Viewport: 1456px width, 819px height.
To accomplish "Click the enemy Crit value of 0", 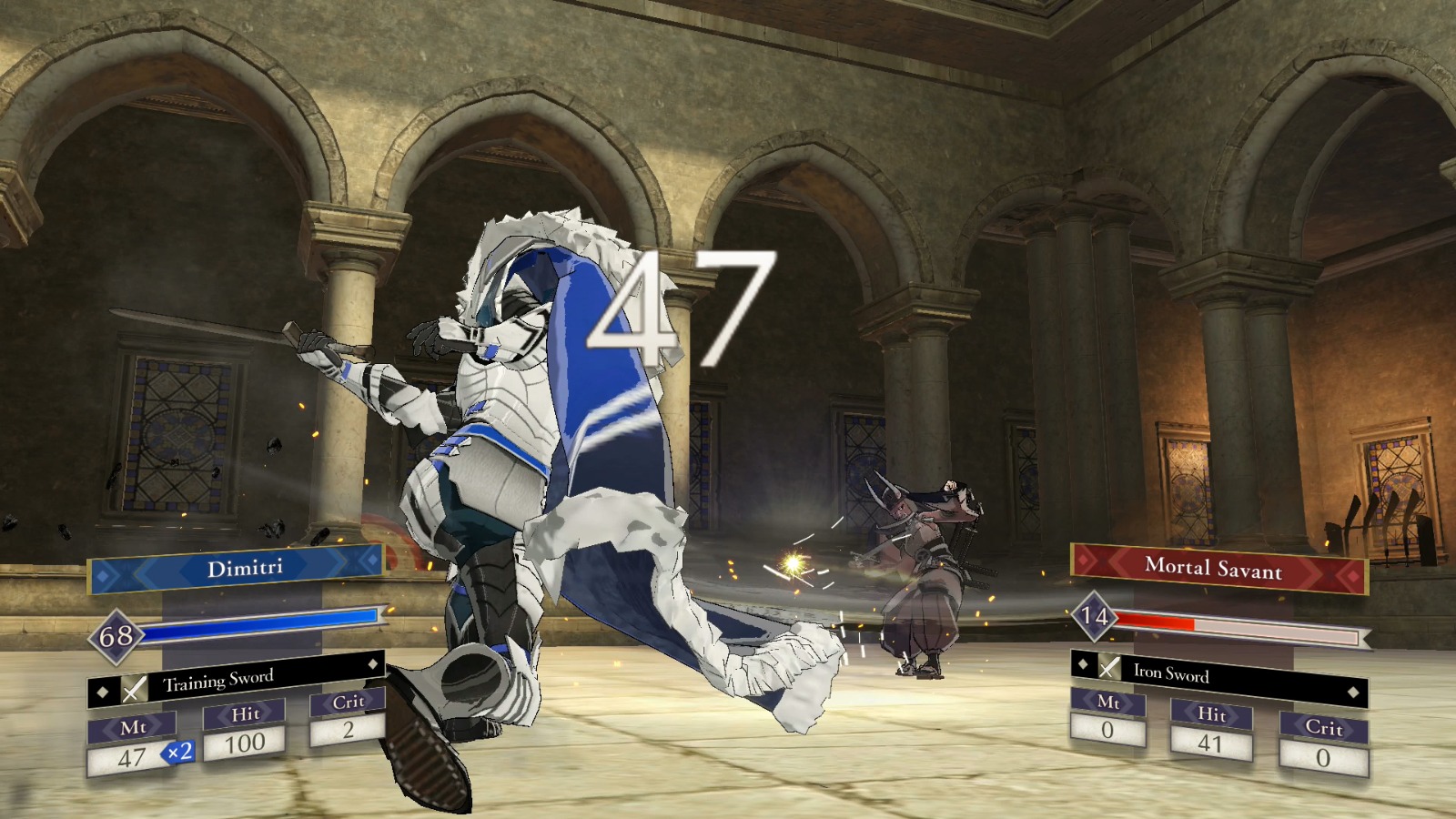I will [x=1321, y=756].
